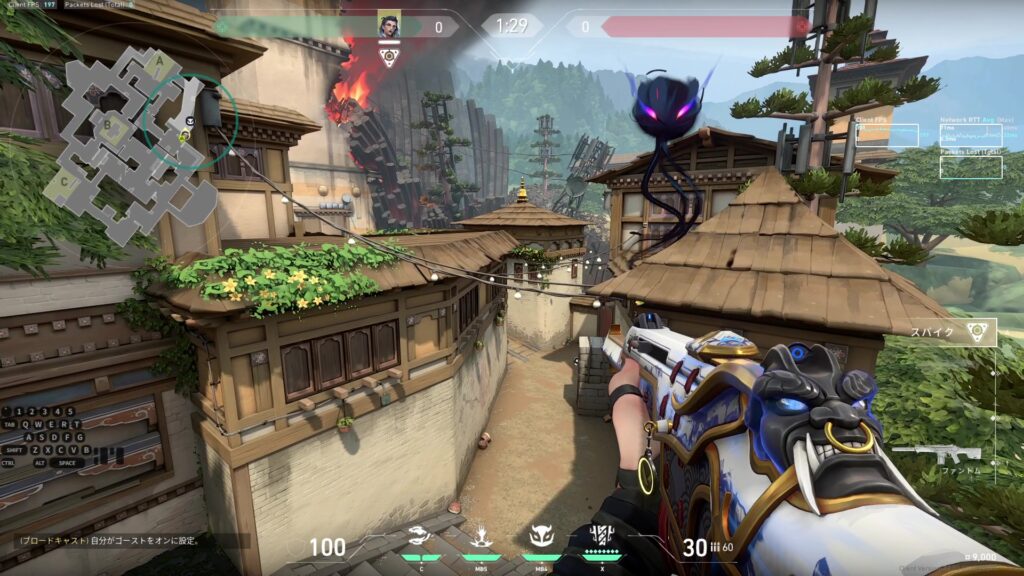Click the Client FPS graph
Viewport: 1024px width, 576px height.
tap(886, 135)
